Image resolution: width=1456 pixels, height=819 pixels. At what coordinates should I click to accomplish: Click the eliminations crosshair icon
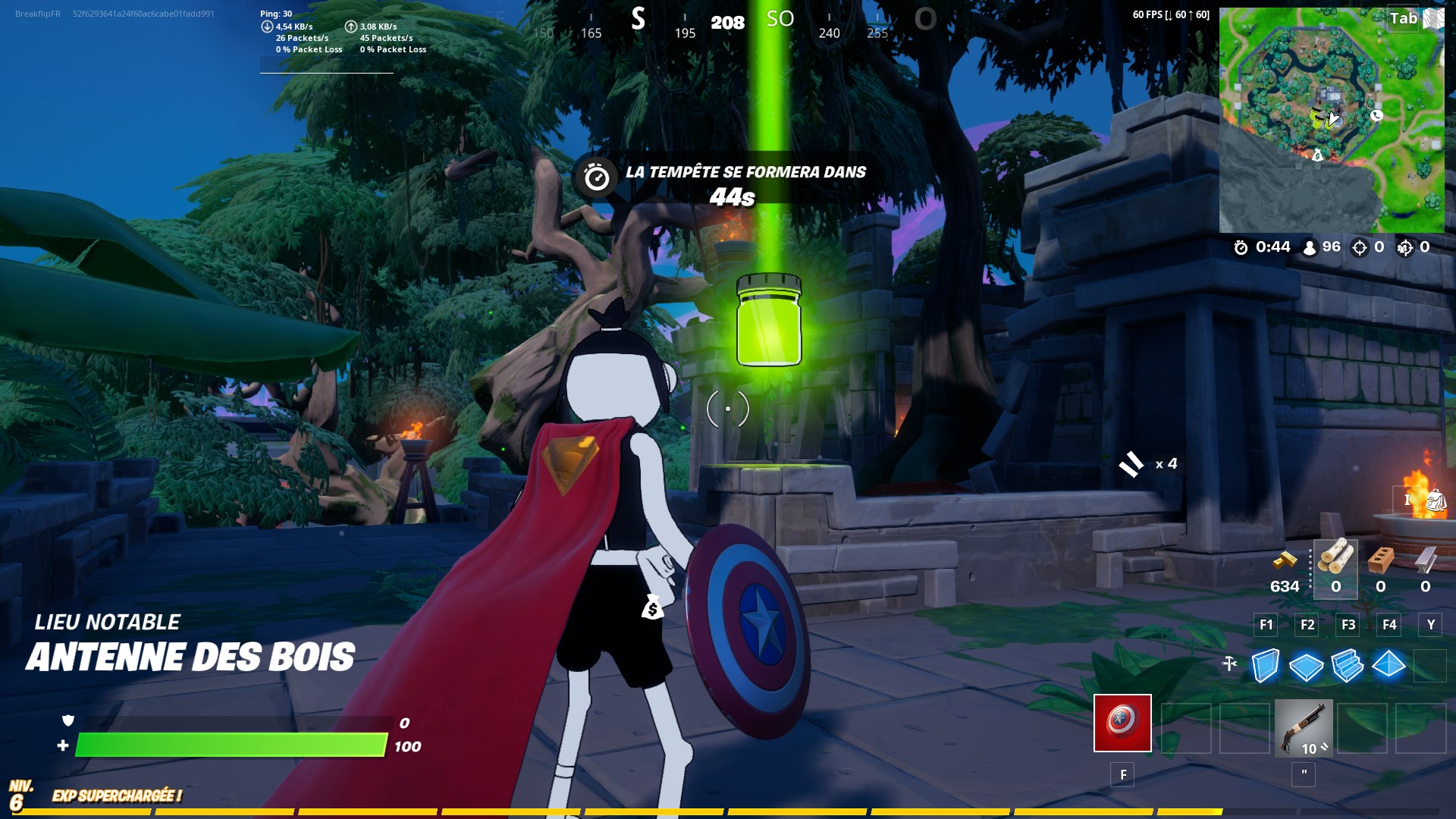point(1360,248)
